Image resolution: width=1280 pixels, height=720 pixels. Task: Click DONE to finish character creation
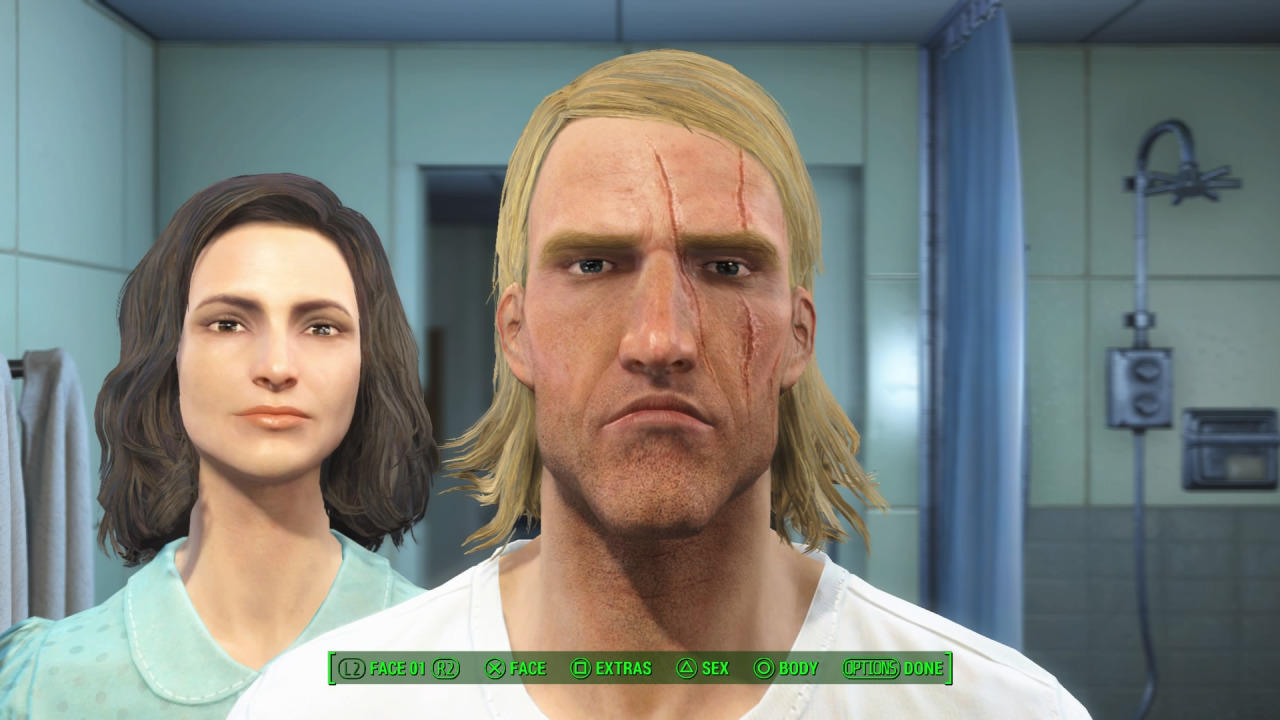[x=925, y=668]
